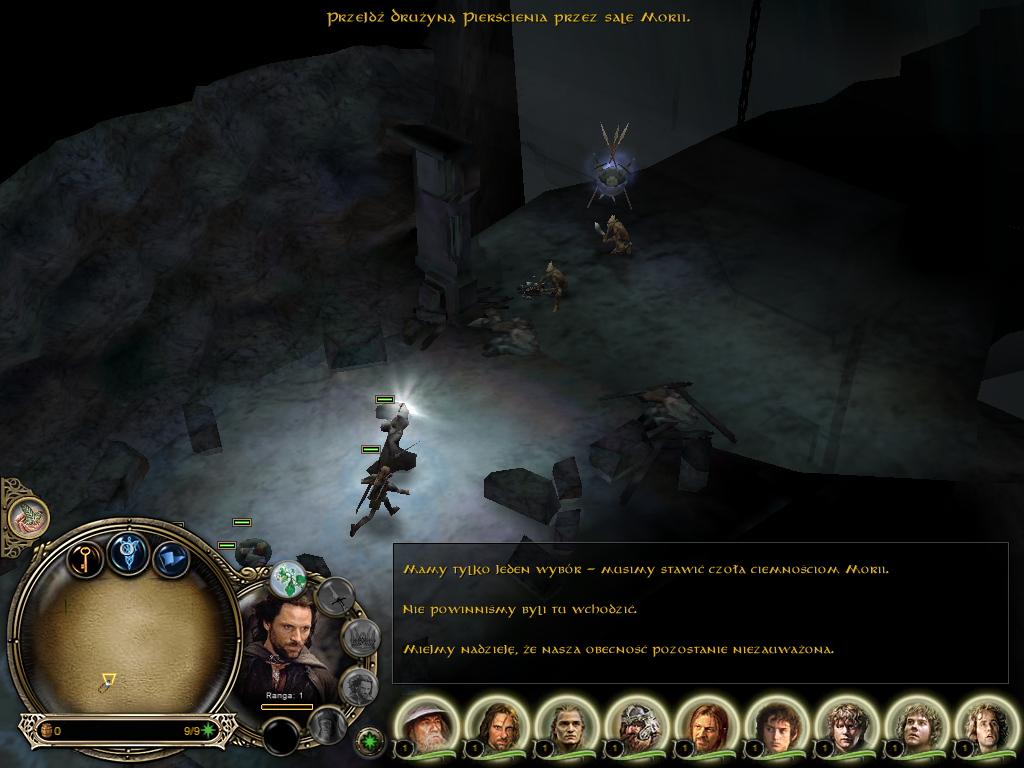
Task: Pick Boromir from the hero bar
Action: 708,726
